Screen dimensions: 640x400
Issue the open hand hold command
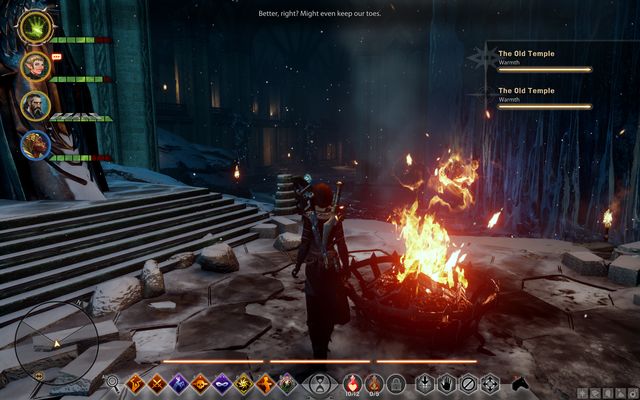[446, 382]
